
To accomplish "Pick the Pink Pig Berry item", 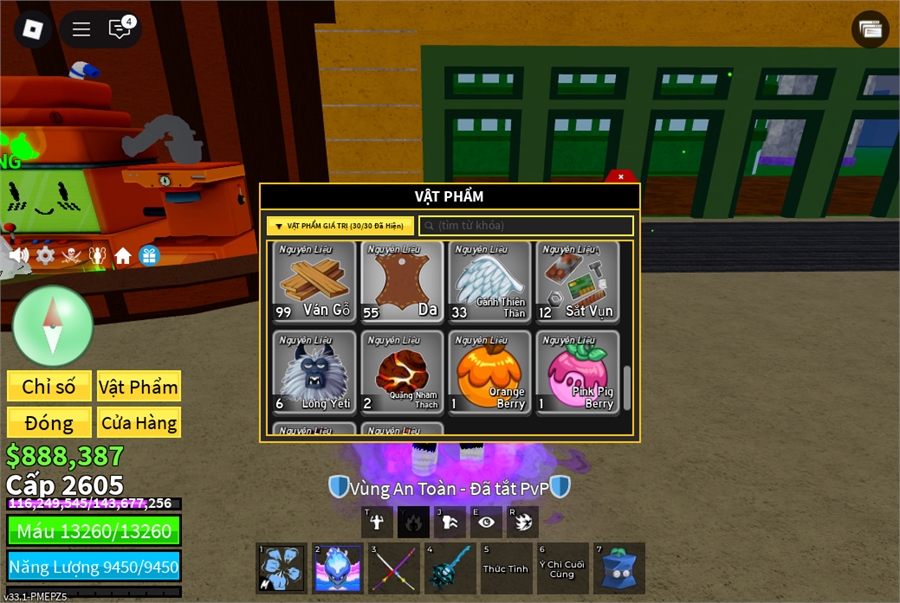I will pyautogui.click(x=577, y=372).
